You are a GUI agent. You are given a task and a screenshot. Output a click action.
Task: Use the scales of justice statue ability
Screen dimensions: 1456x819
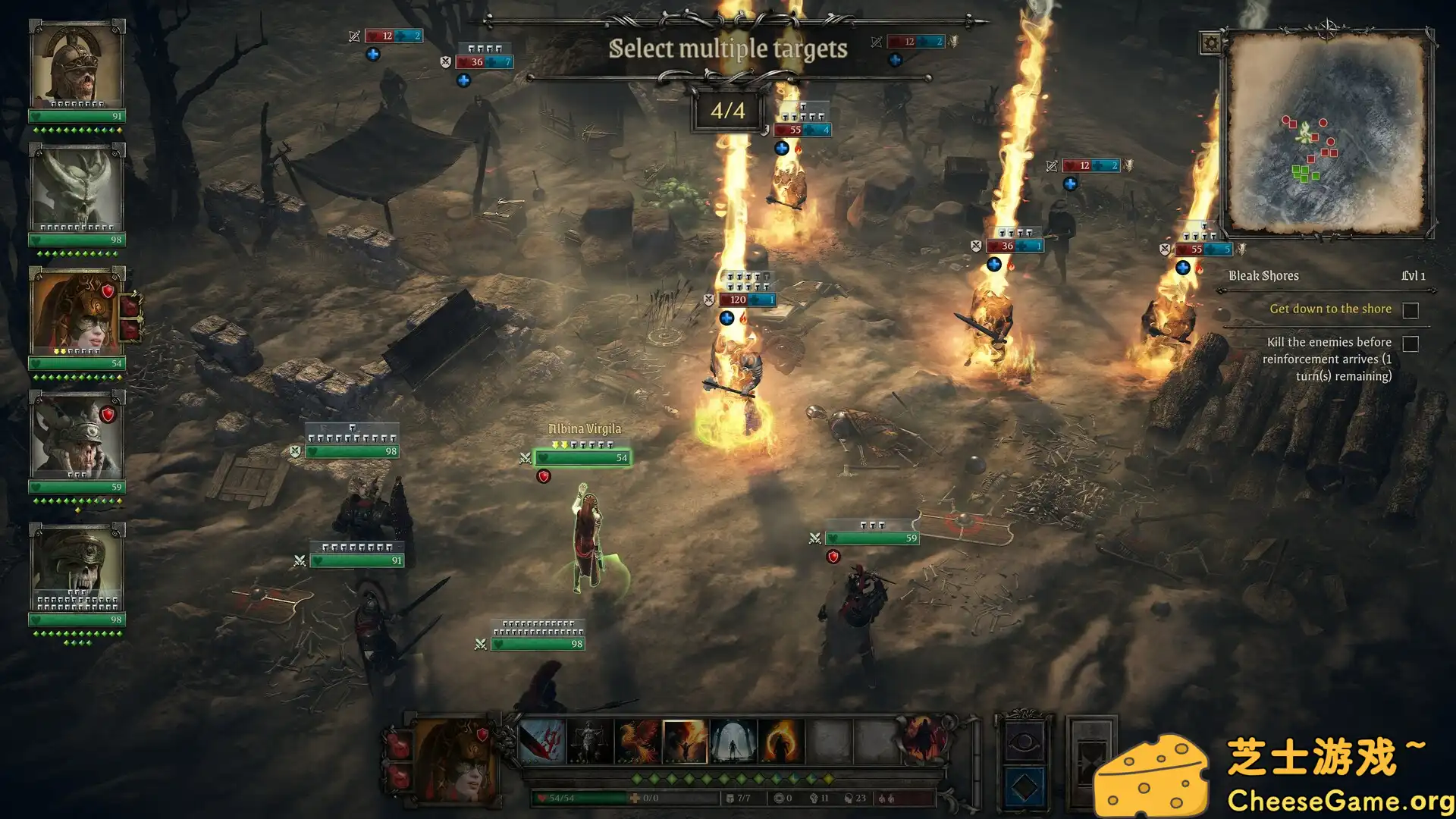point(589,741)
